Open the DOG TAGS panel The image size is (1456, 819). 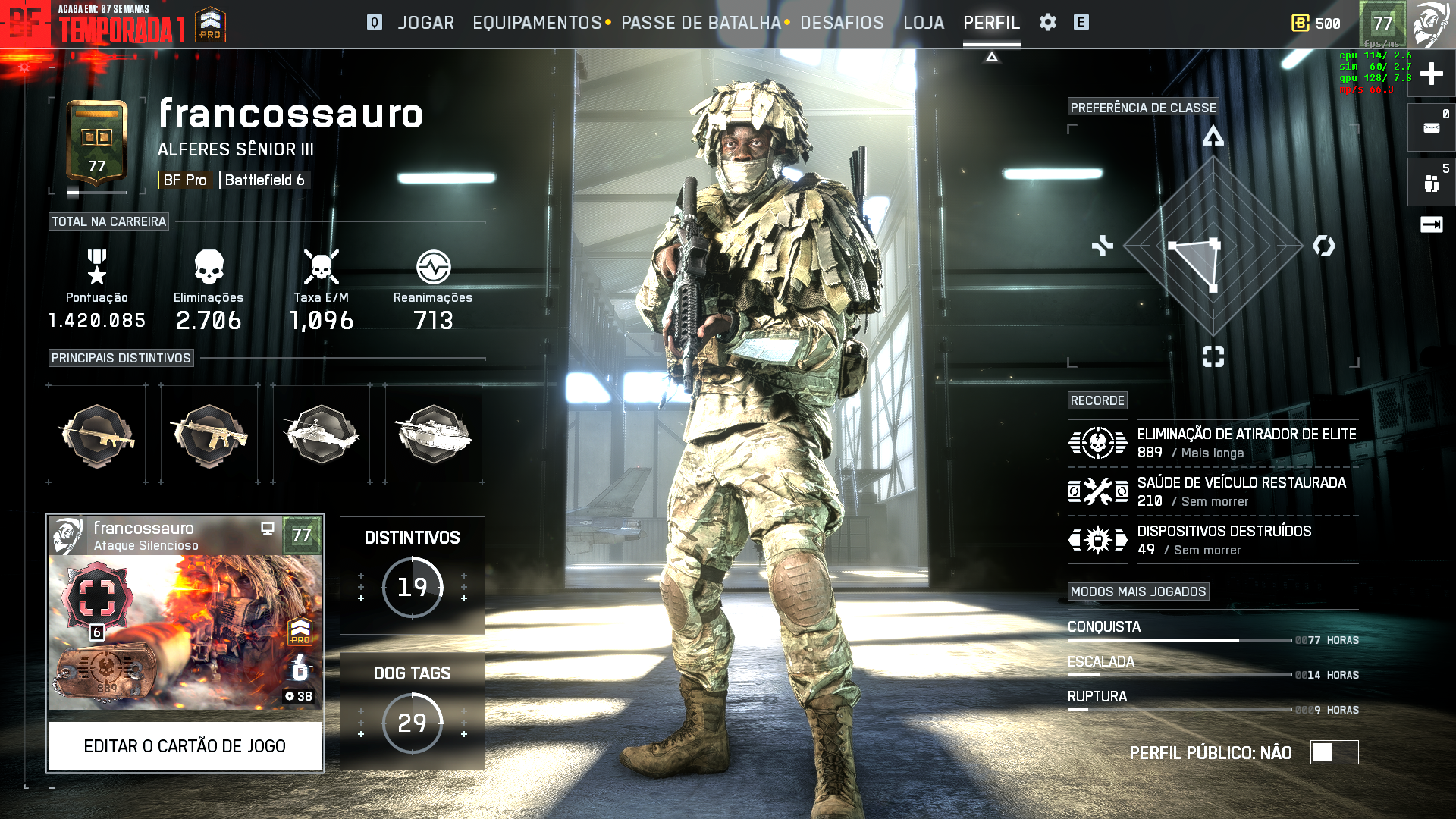click(412, 711)
